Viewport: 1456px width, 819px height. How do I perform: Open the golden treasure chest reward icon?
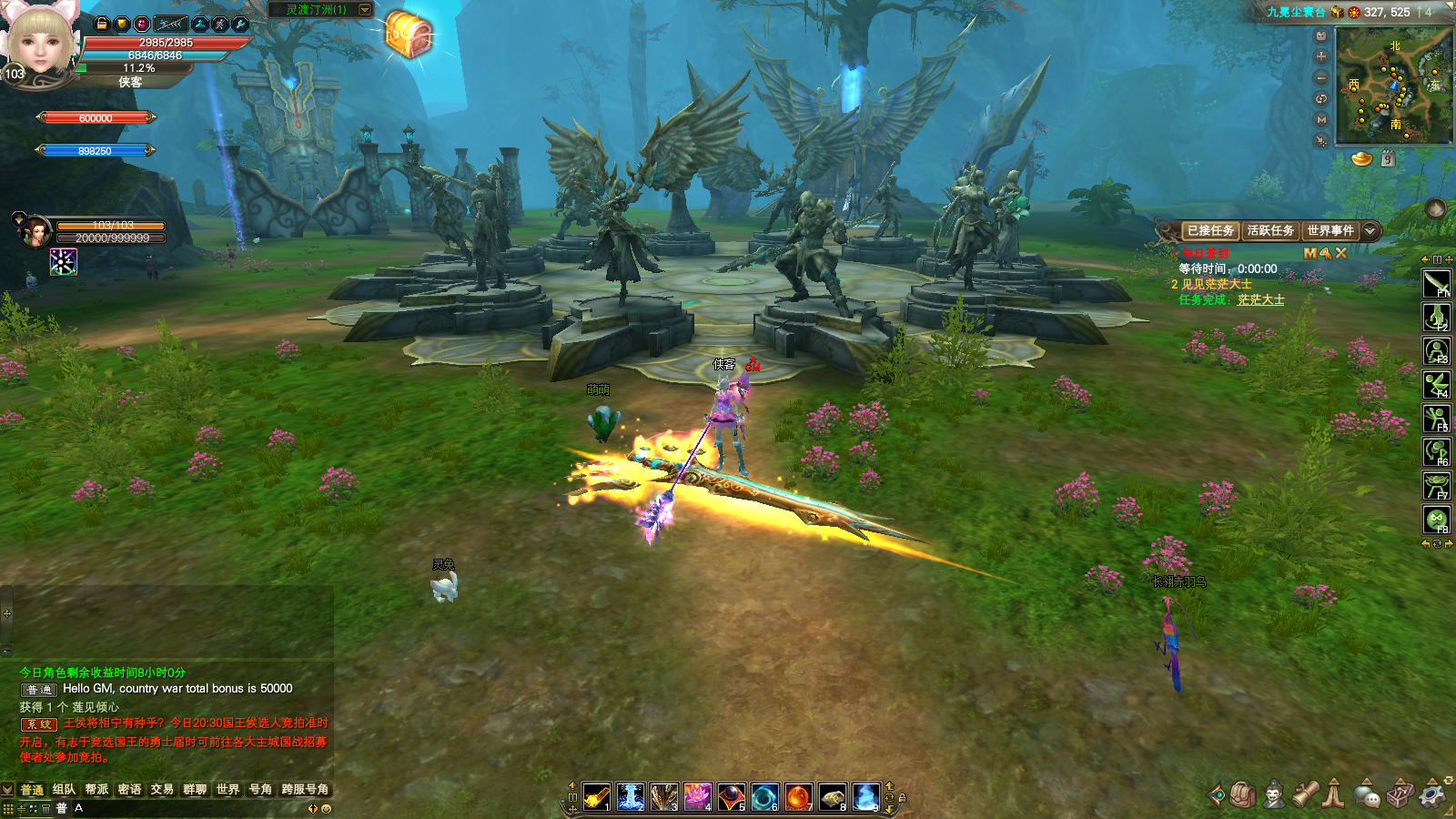click(x=409, y=35)
